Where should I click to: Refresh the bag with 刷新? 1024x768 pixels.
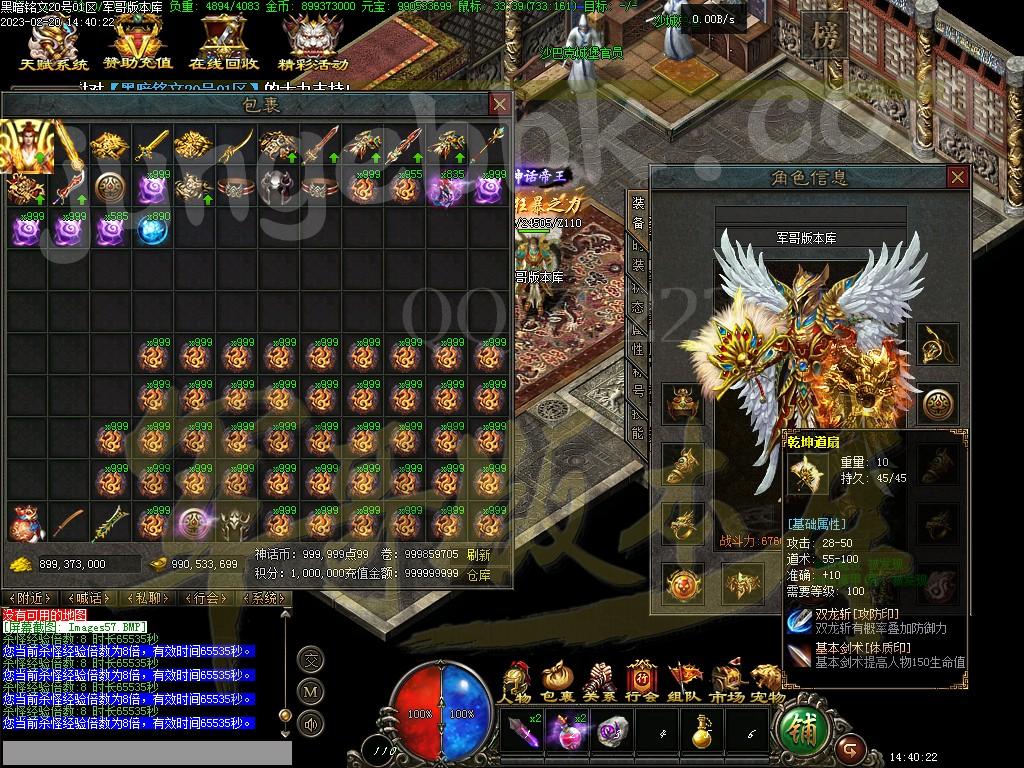(x=478, y=555)
